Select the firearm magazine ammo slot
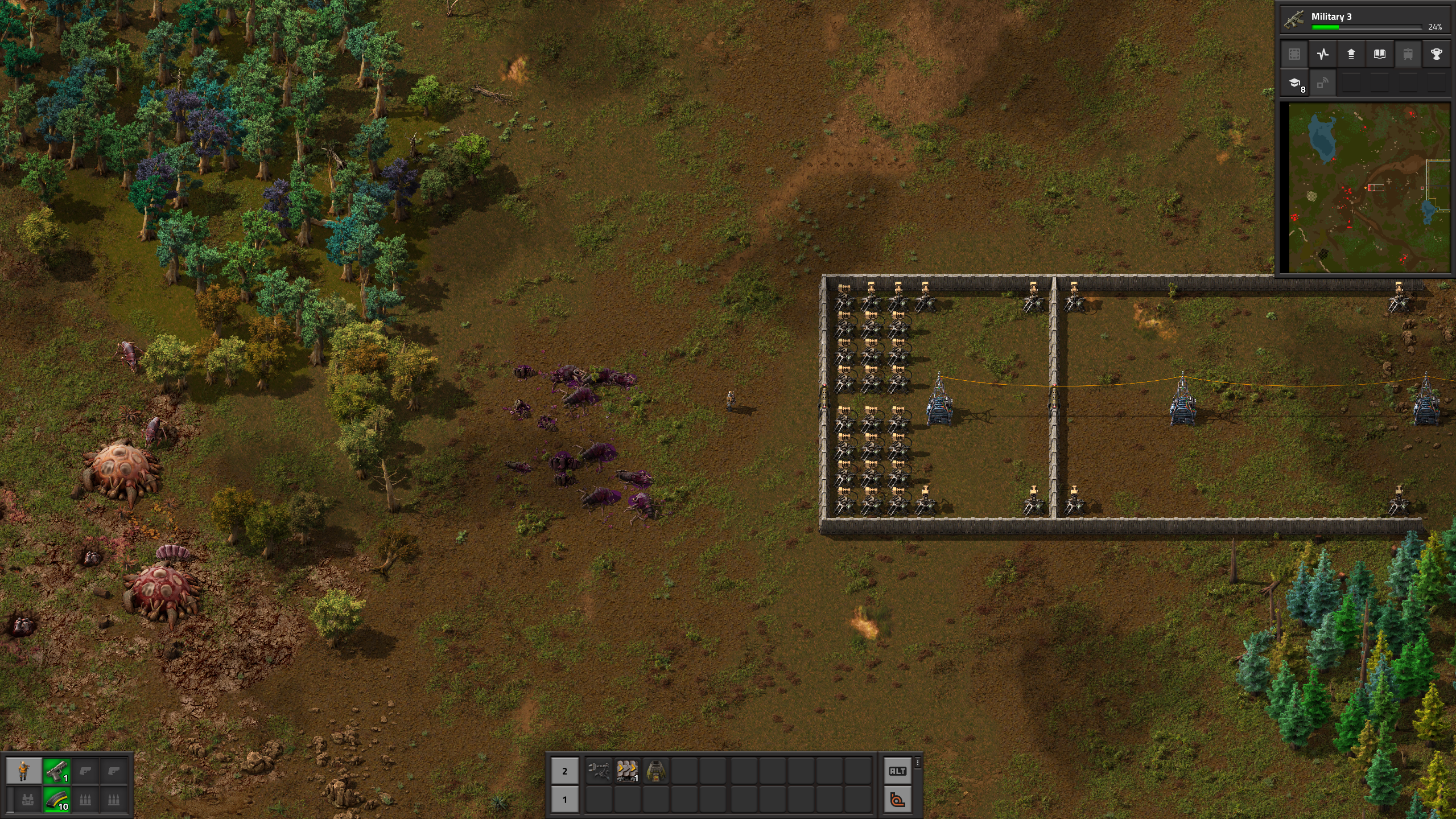The image size is (1456, 819). coord(56,800)
